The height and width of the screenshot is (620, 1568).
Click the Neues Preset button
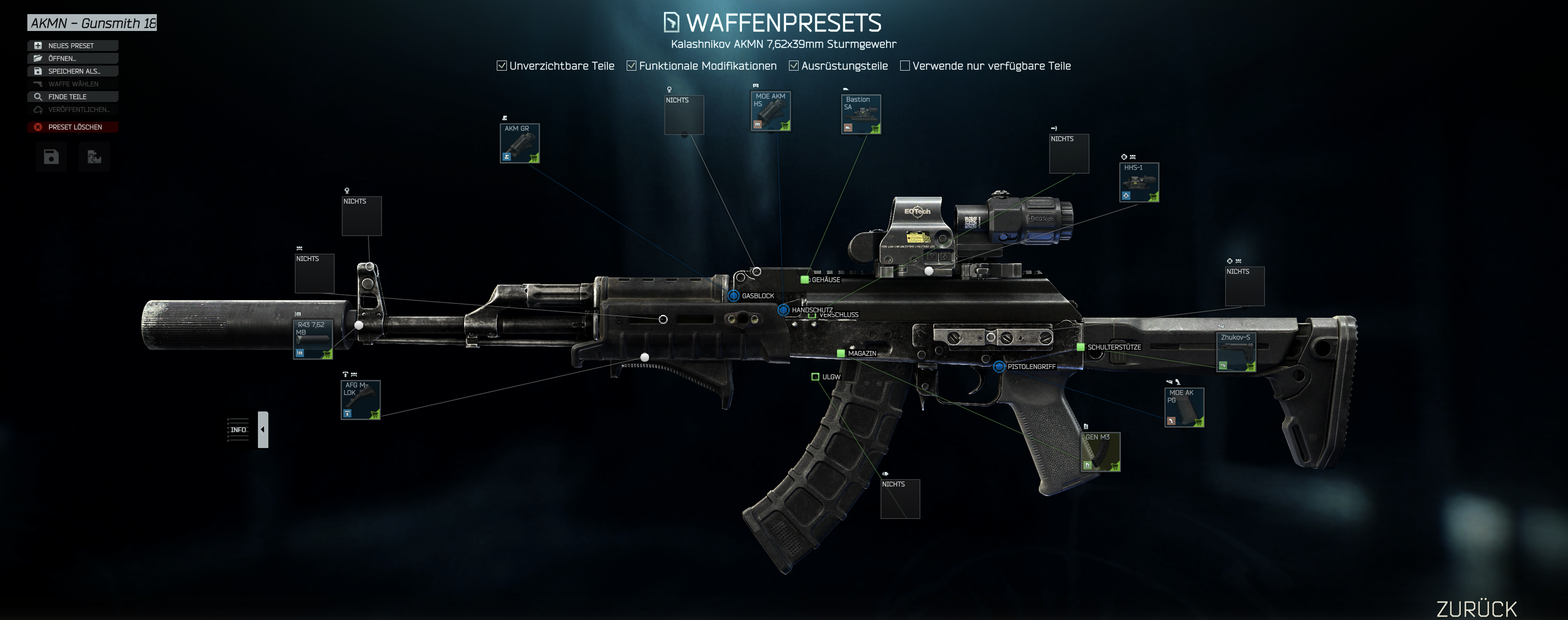coord(72,46)
